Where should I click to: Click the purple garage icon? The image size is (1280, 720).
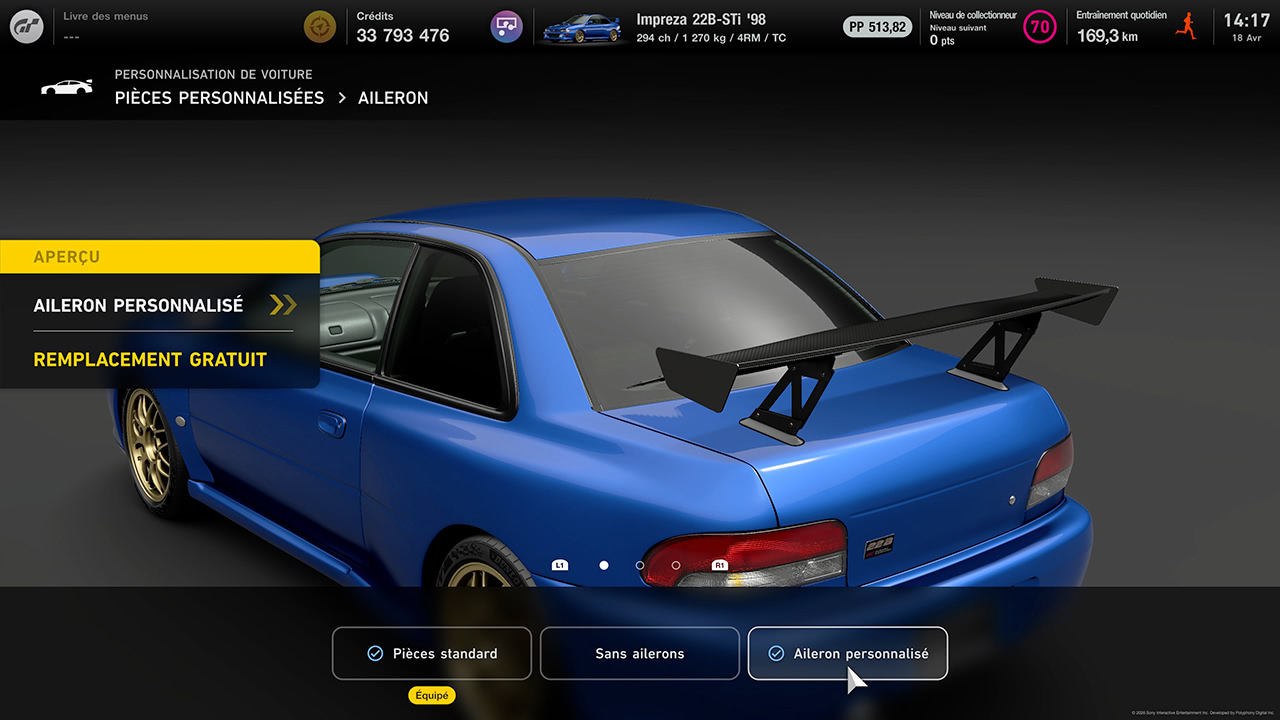[x=507, y=27]
